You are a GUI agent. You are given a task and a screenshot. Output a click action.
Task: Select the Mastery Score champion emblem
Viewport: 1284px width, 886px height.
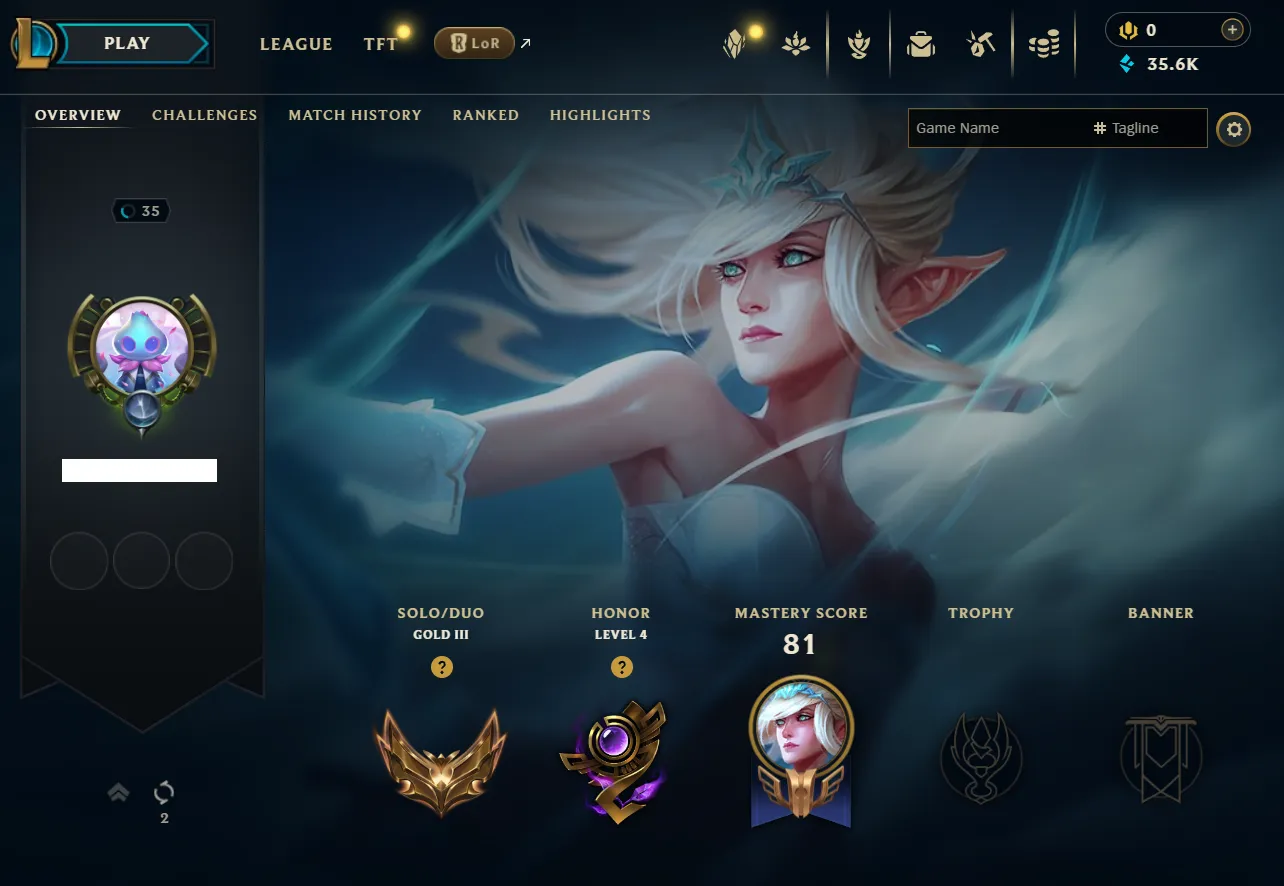pyautogui.click(x=800, y=749)
